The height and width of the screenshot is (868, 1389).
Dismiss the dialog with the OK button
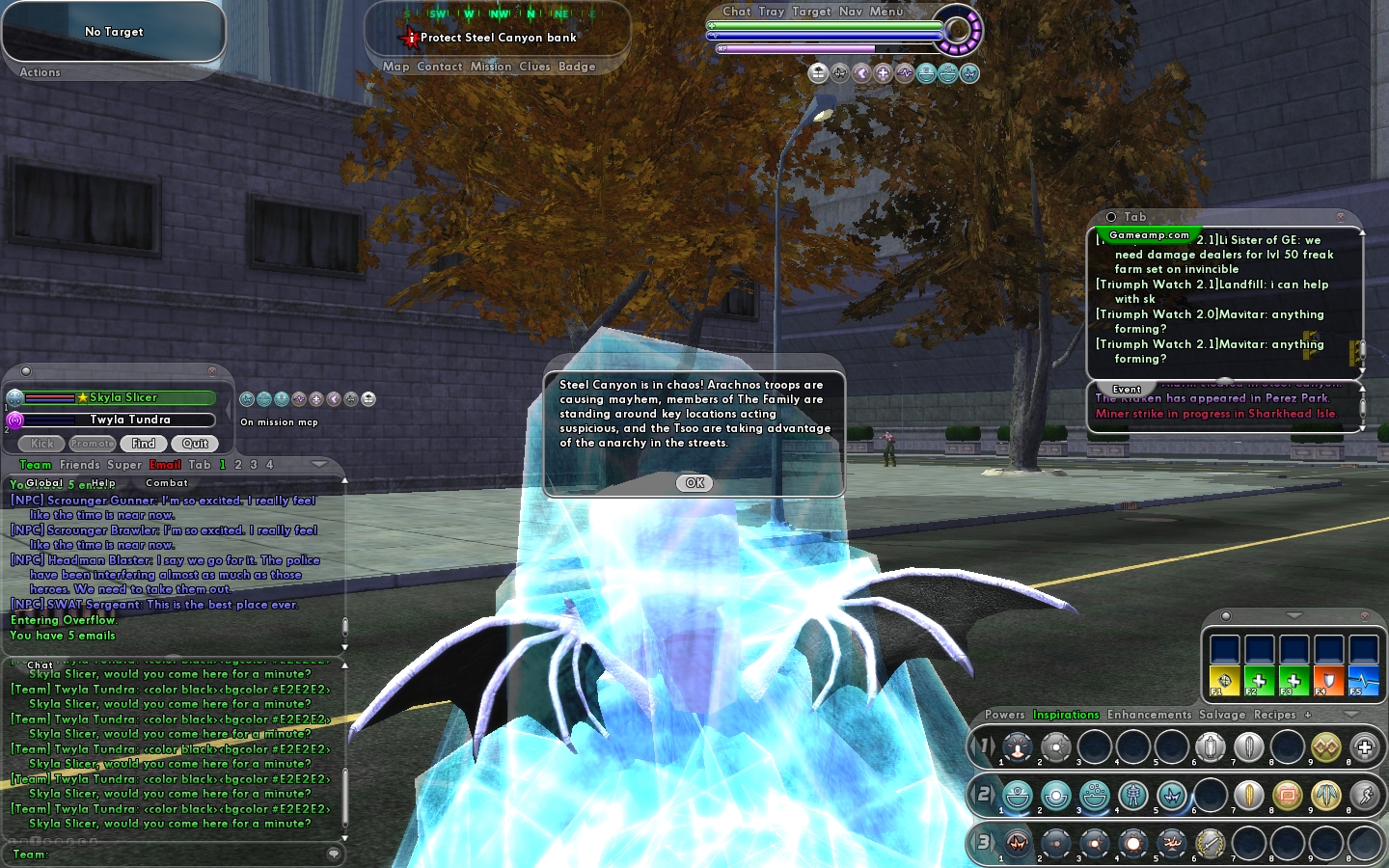[x=694, y=483]
